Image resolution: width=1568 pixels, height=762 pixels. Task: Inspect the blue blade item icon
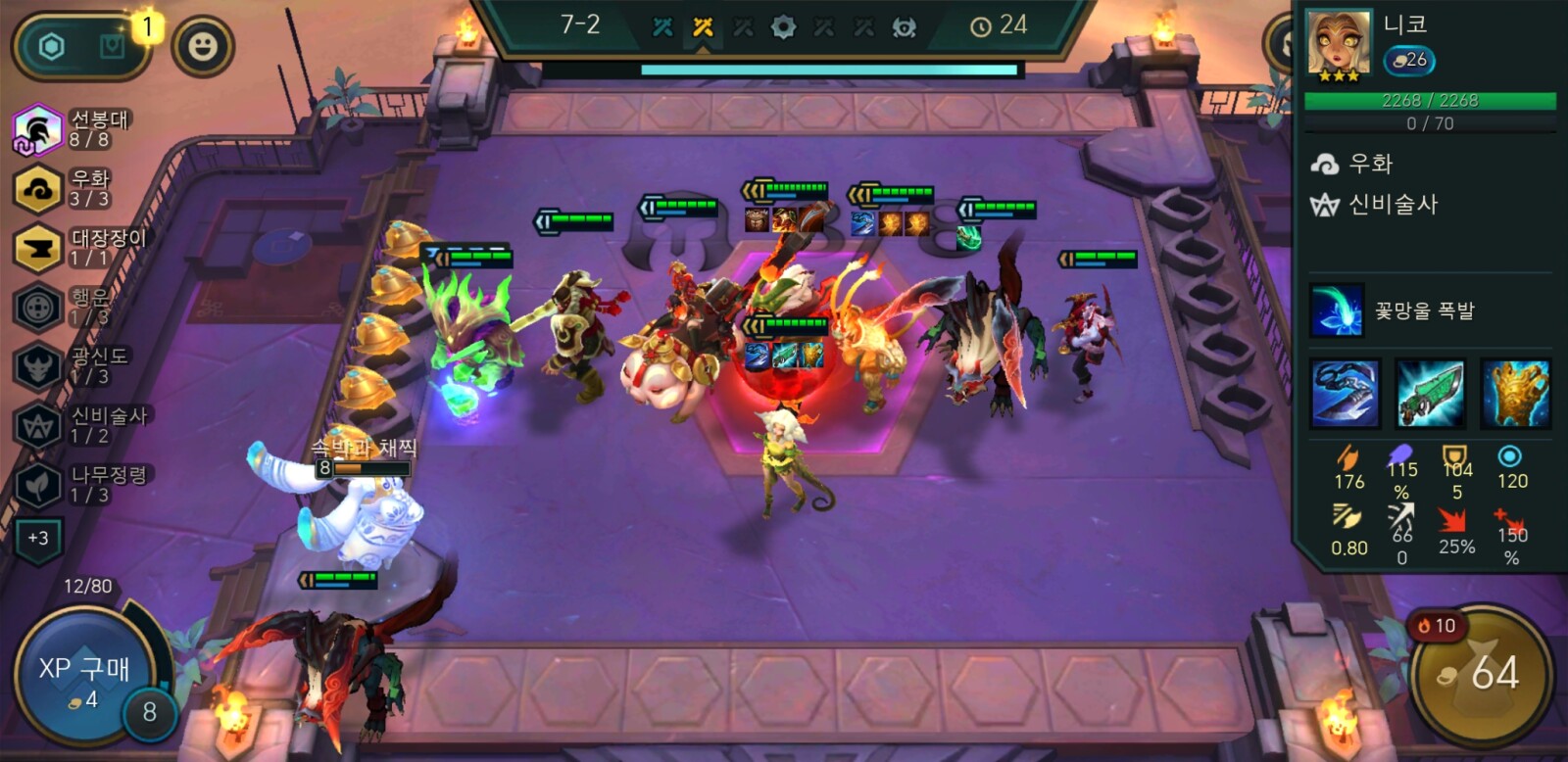(1345, 394)
